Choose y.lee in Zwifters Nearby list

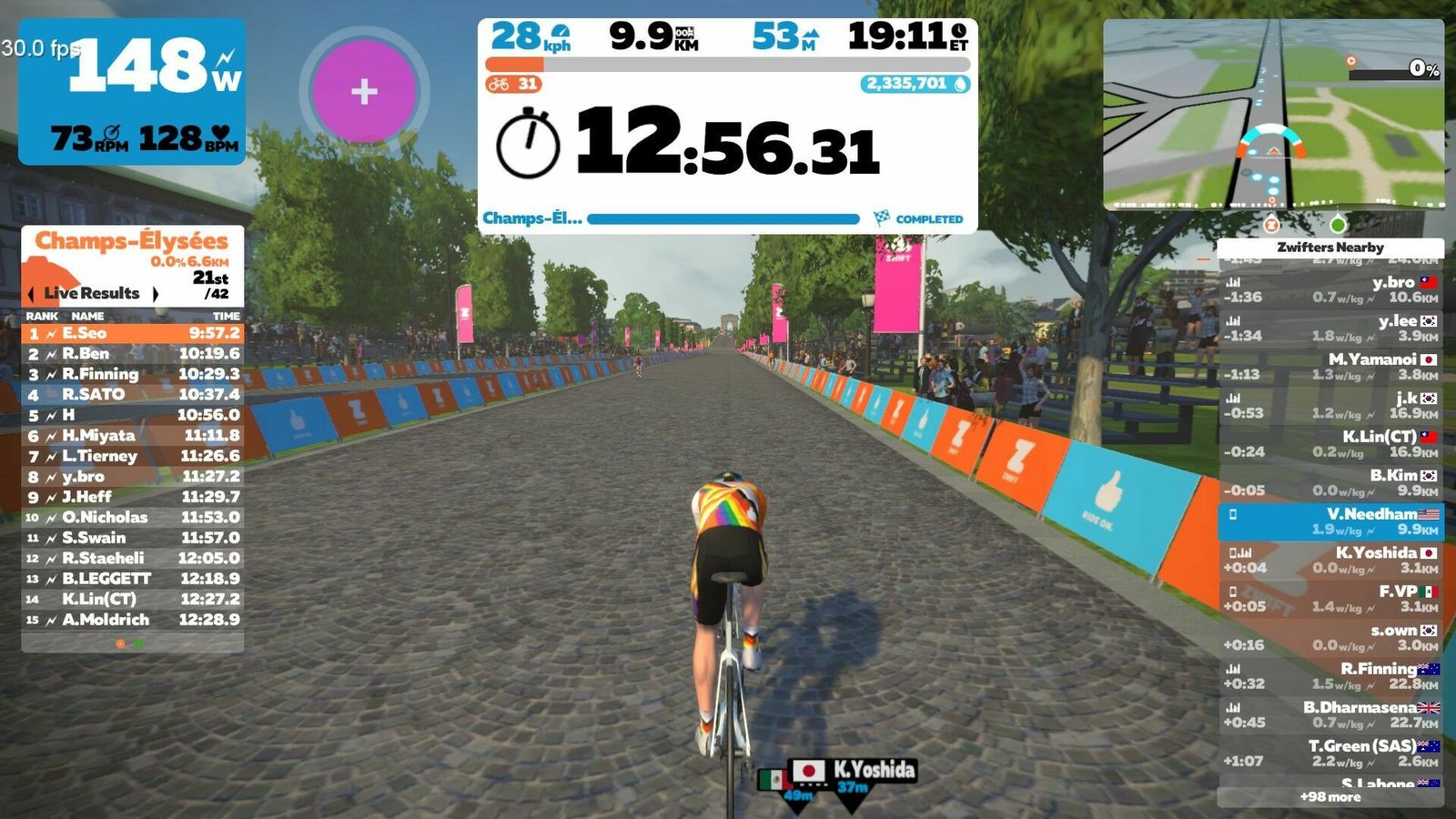point(1330,328)
